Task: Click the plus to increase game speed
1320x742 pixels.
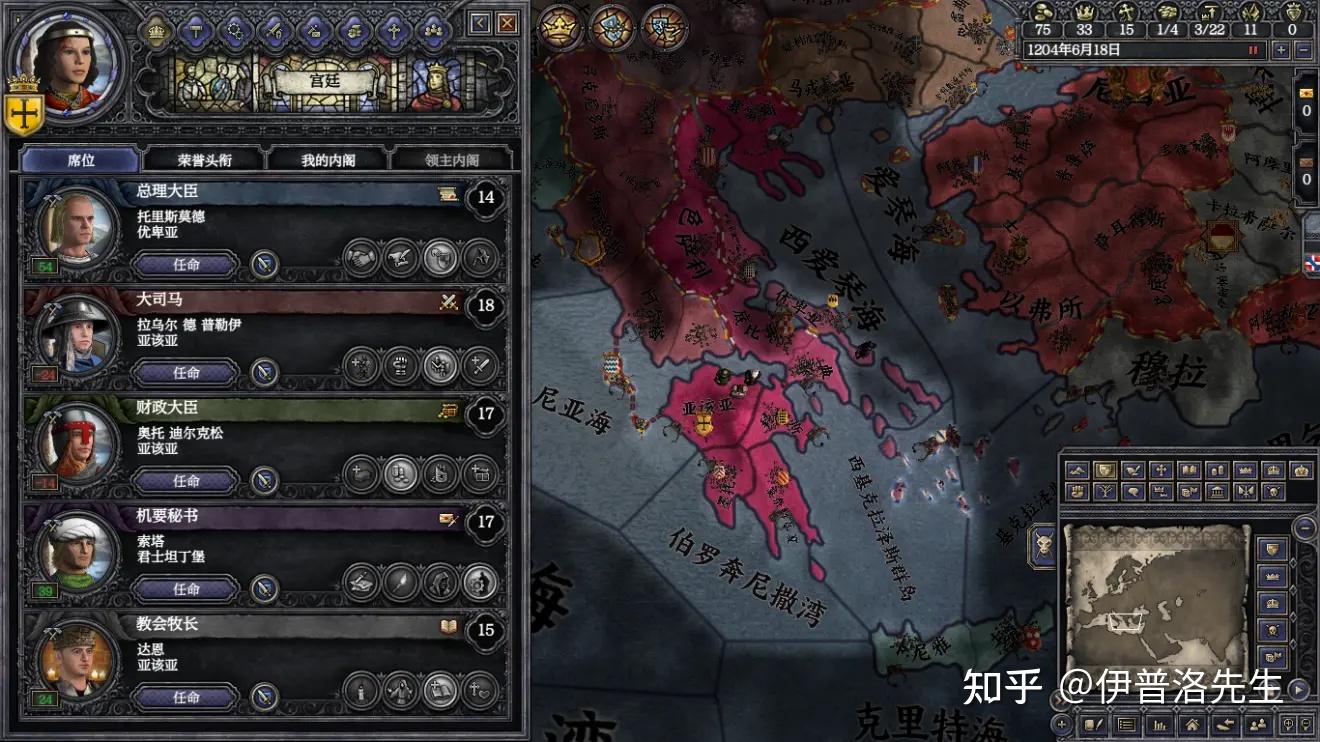Action: tap(1281, 49)
